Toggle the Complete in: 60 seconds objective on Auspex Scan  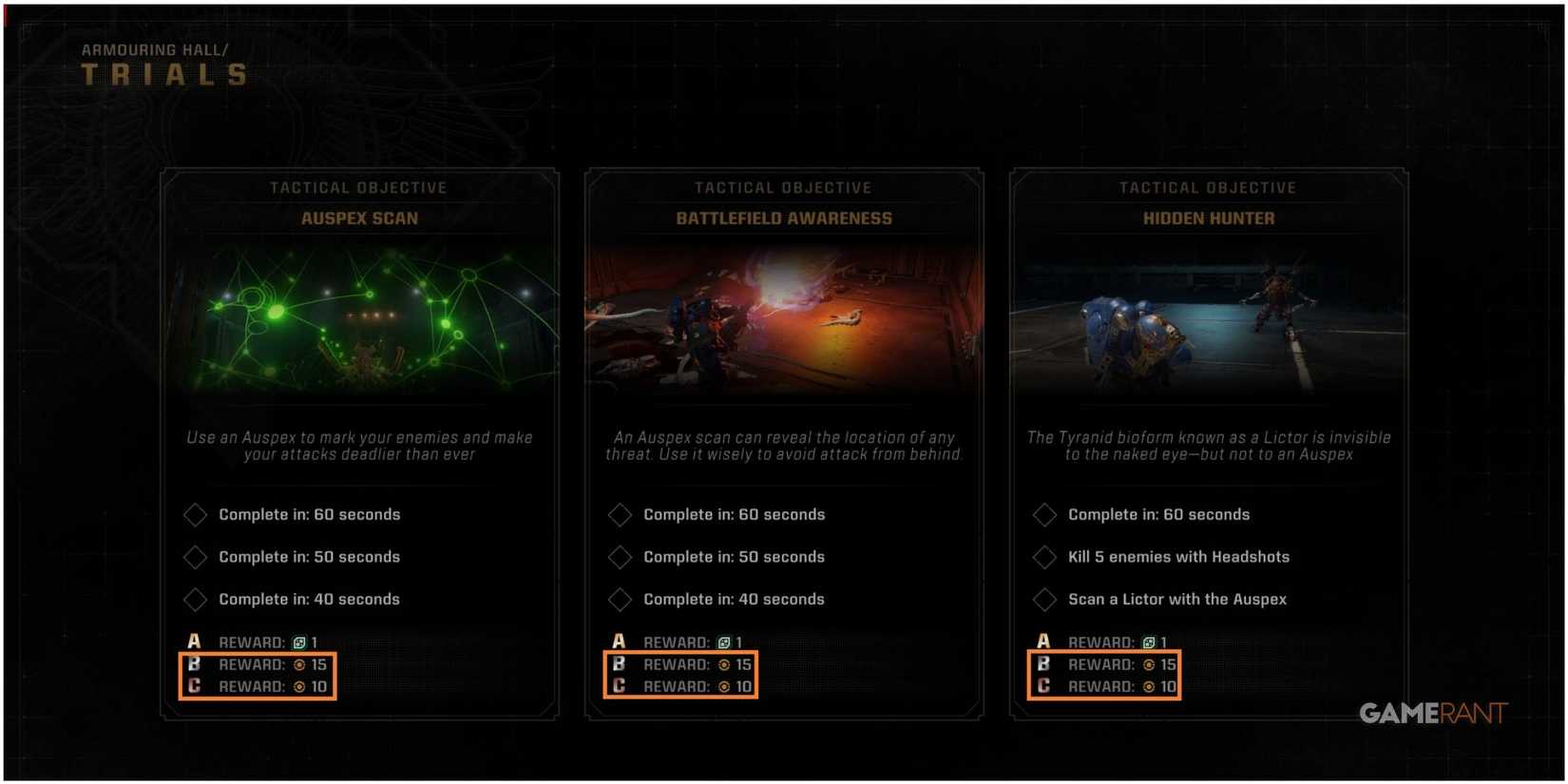coord(195,514)
